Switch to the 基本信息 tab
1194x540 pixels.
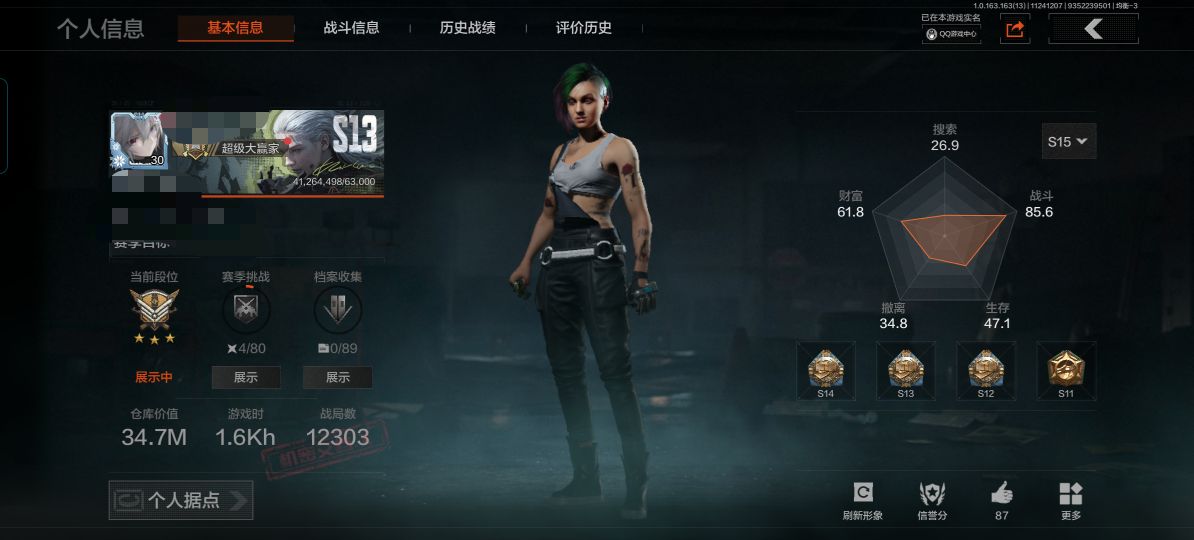[x=235, y=28]
